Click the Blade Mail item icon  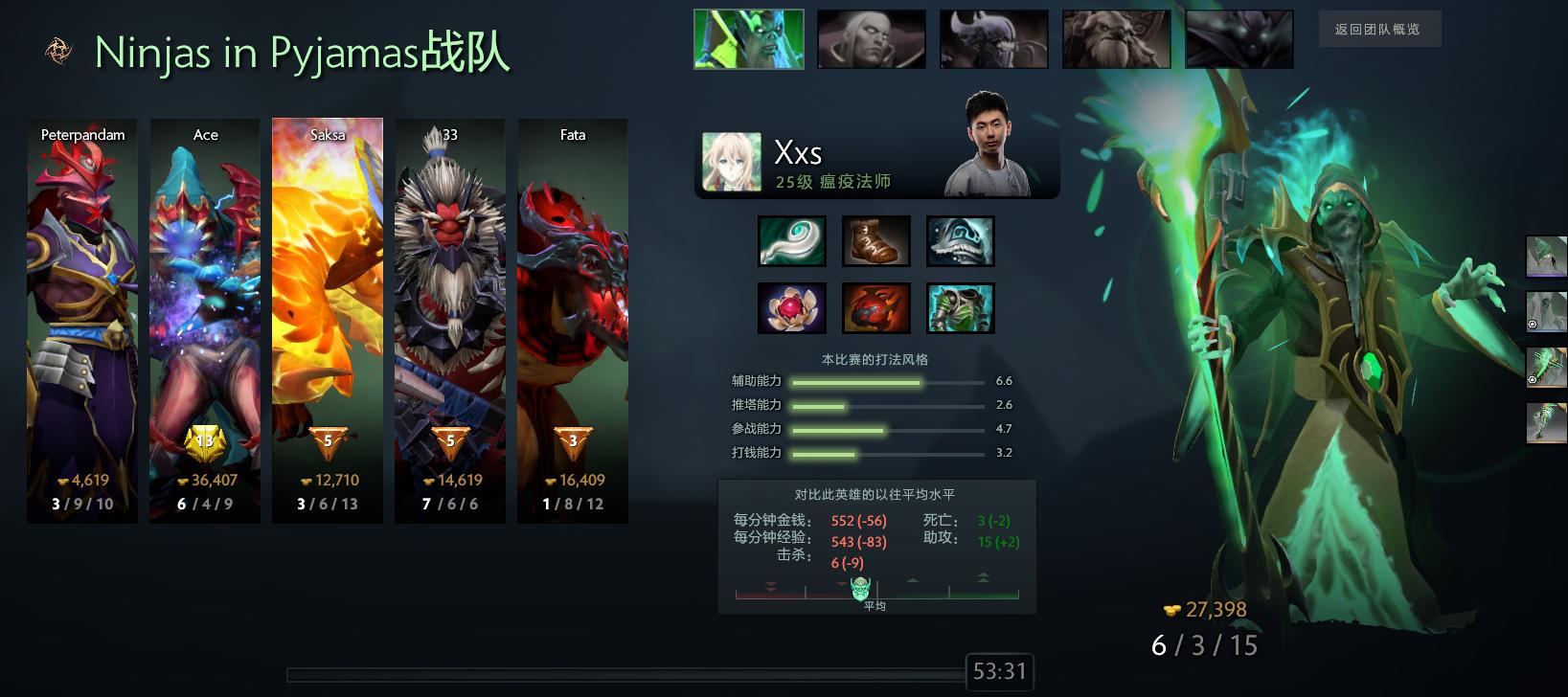click(876, 307)
